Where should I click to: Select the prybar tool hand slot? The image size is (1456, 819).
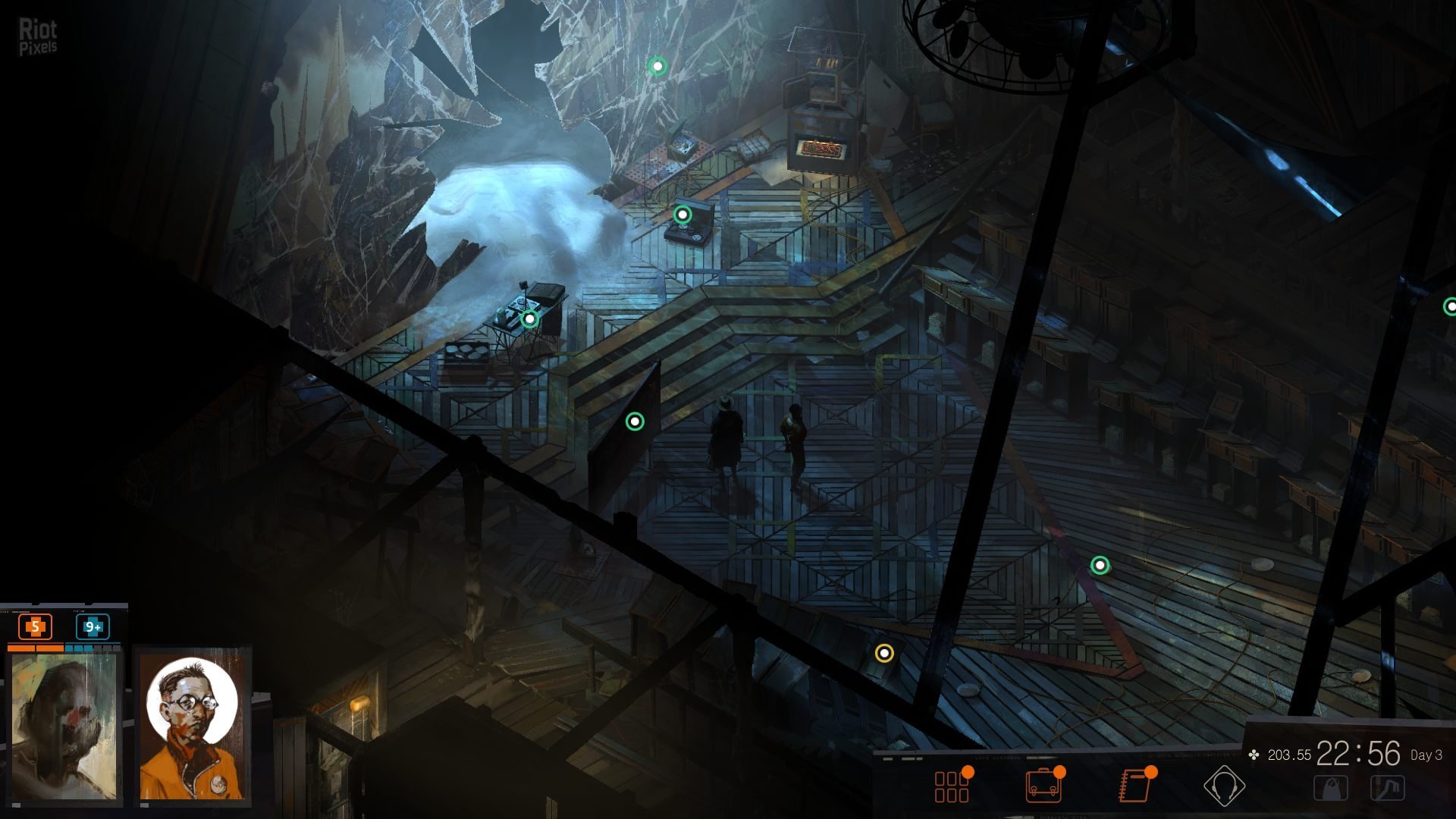pyautogui.click(x=1388, y=789)
